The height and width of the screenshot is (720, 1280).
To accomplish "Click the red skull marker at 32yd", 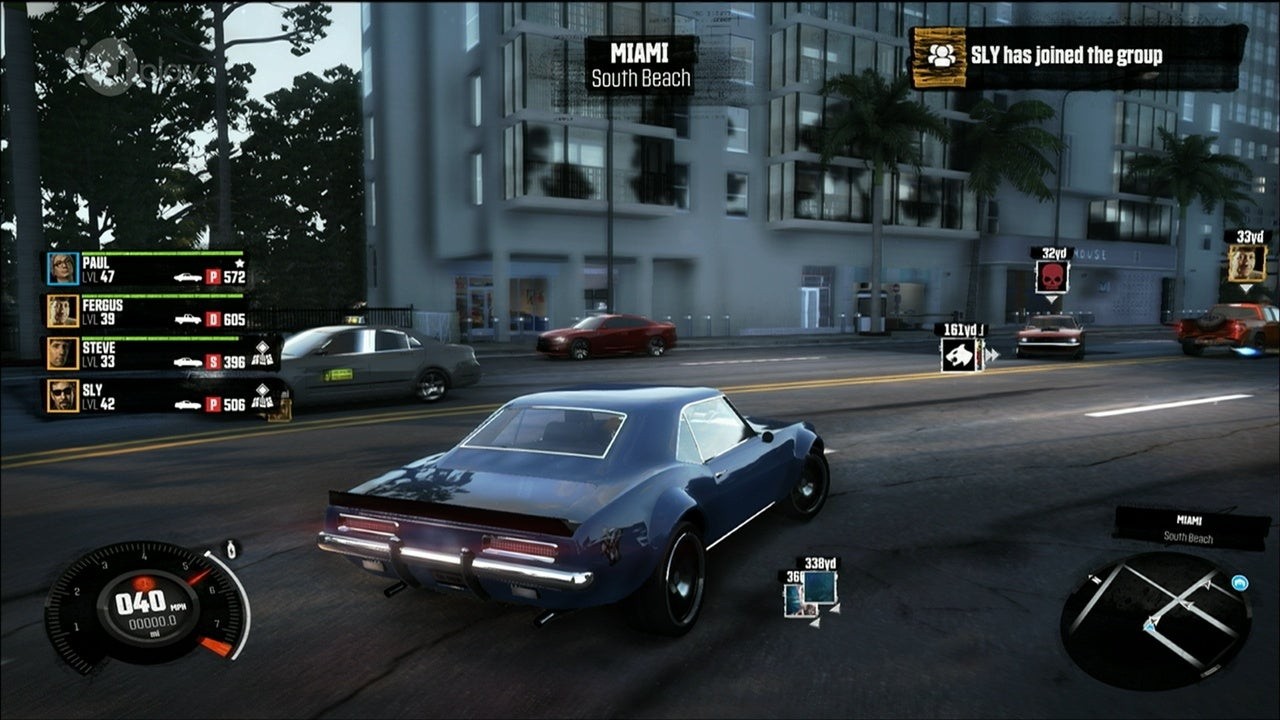I will point(1051,277).
